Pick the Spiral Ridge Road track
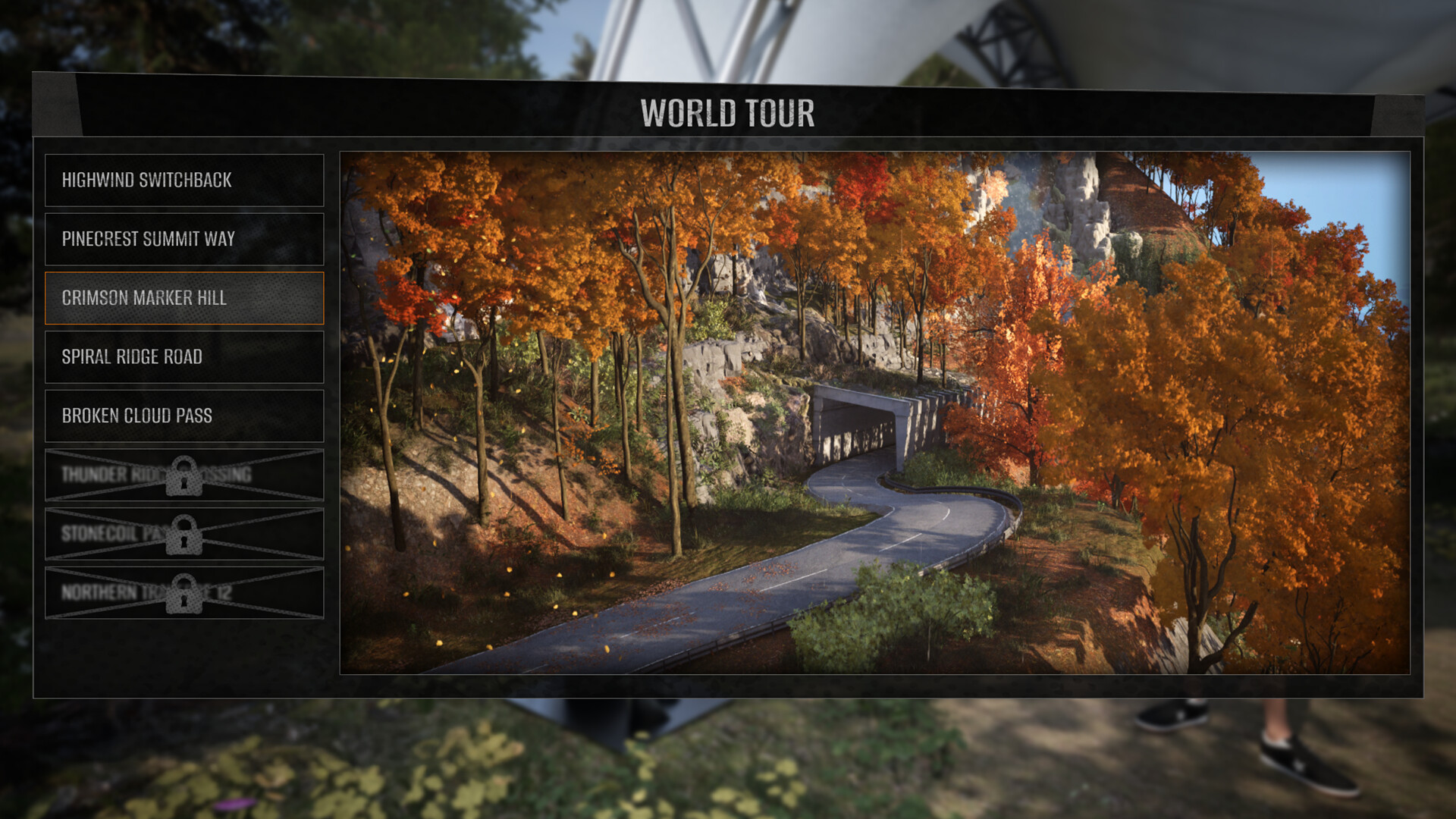The image size is (1456, 819). click(x=184, y=356)
